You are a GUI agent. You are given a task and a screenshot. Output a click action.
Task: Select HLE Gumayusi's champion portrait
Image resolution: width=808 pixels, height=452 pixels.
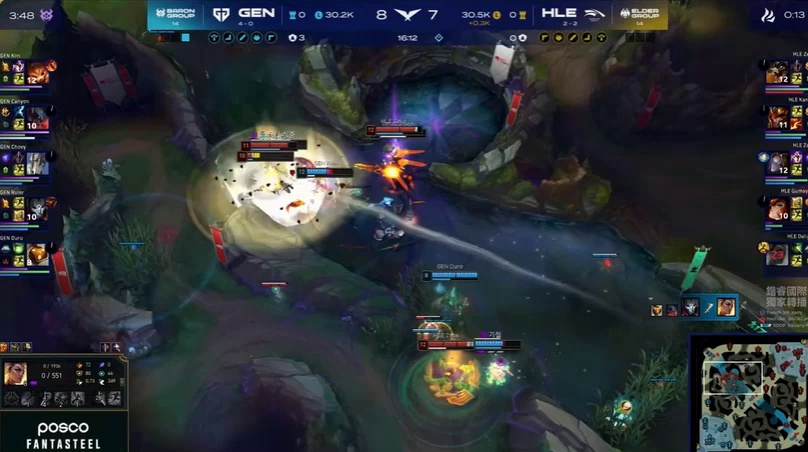pos(777,209)
